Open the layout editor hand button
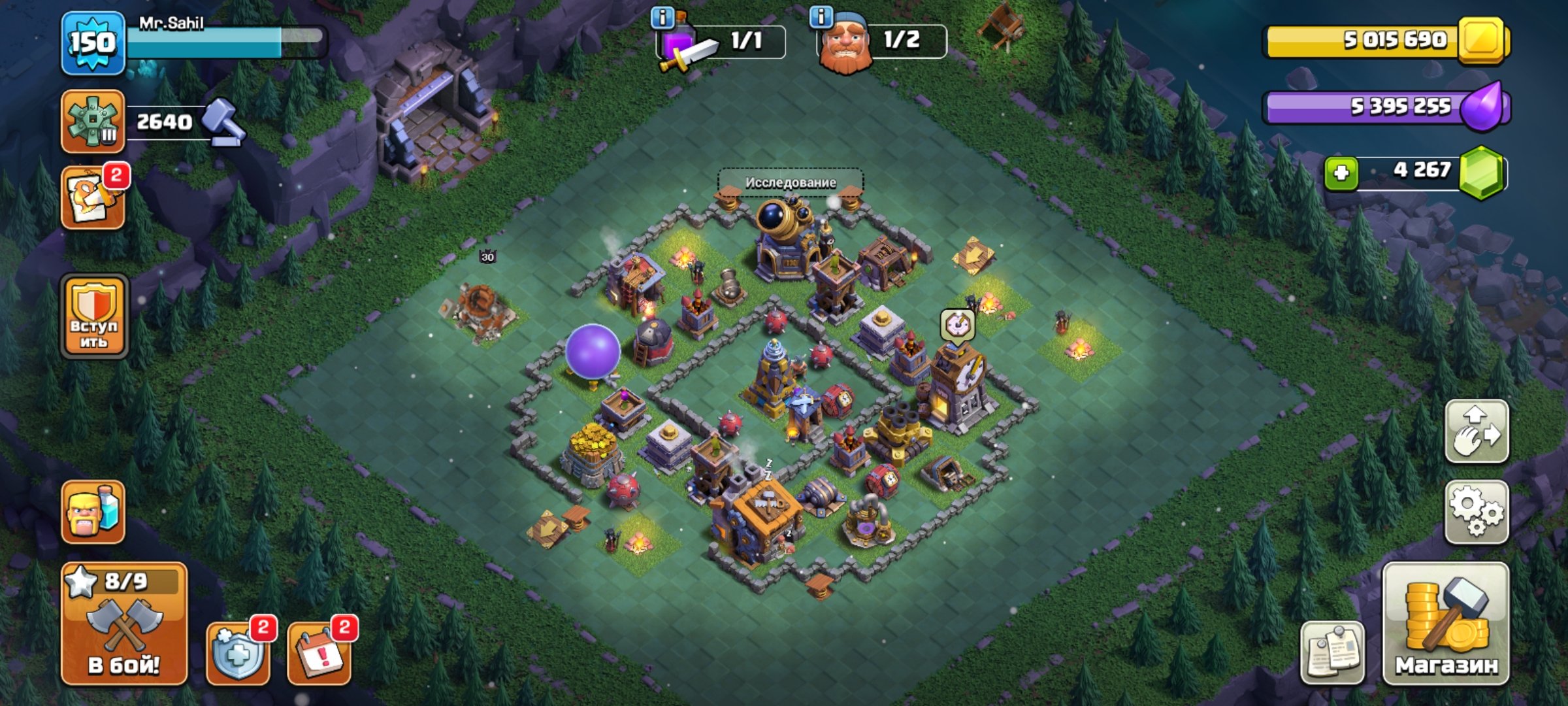 tap(1477, 431)
